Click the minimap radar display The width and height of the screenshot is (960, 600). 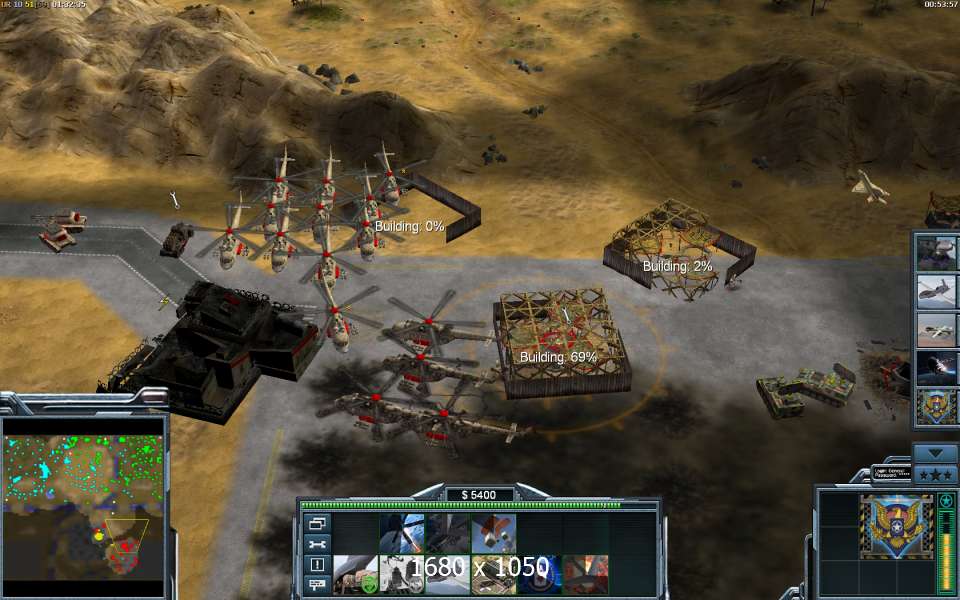click(84, 495)
